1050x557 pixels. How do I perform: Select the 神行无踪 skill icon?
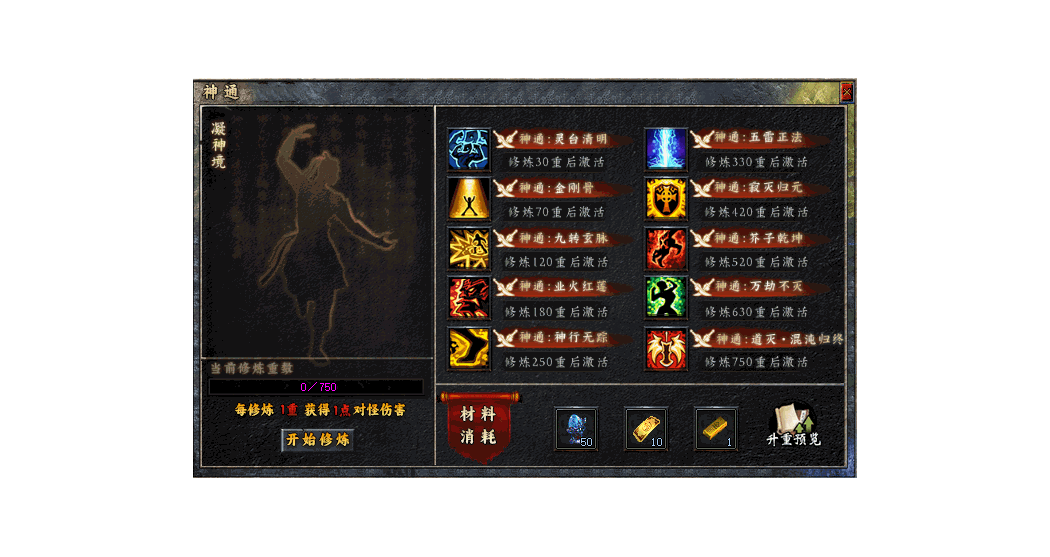pos(468,348)
